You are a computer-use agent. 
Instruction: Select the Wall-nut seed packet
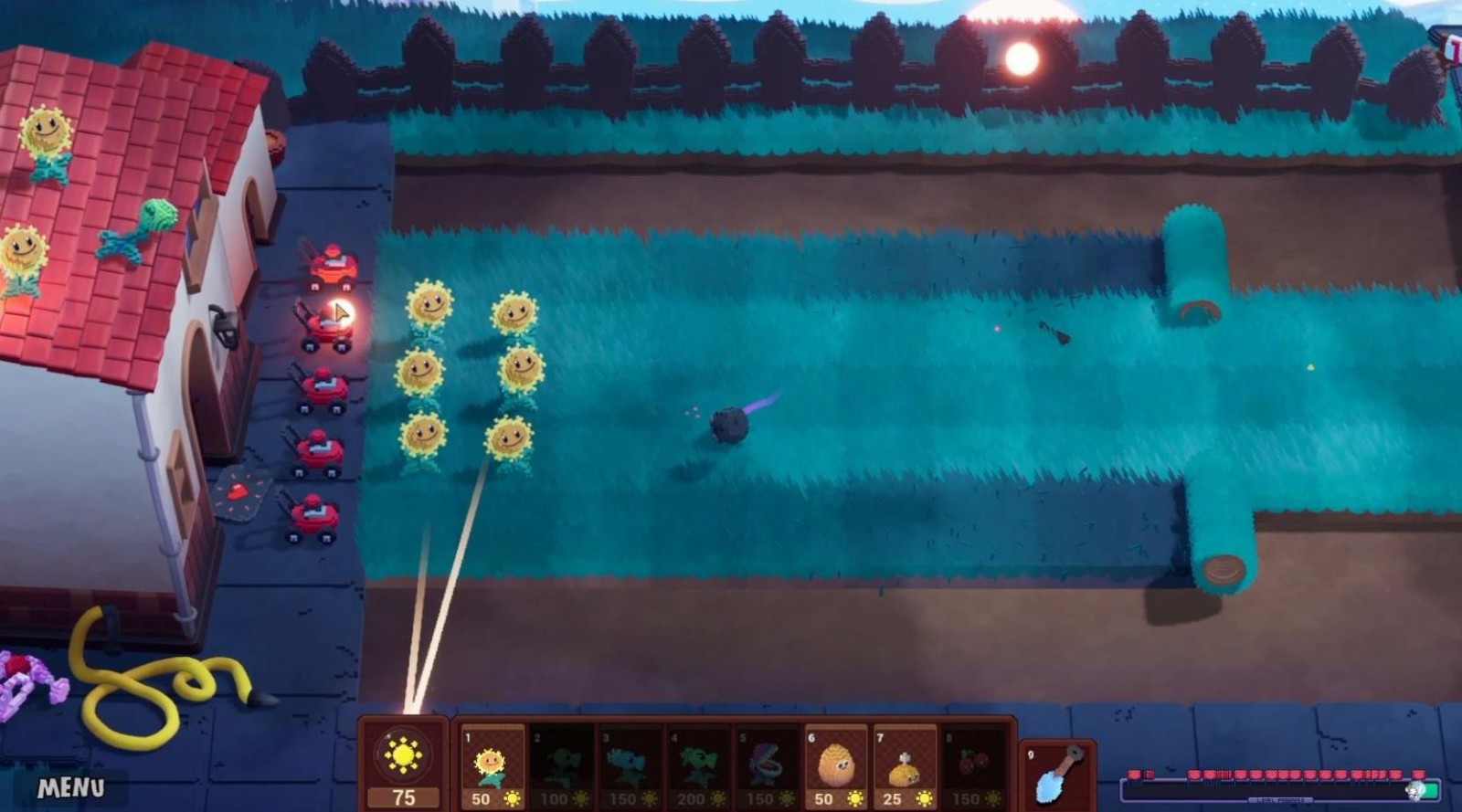(835, 767)
